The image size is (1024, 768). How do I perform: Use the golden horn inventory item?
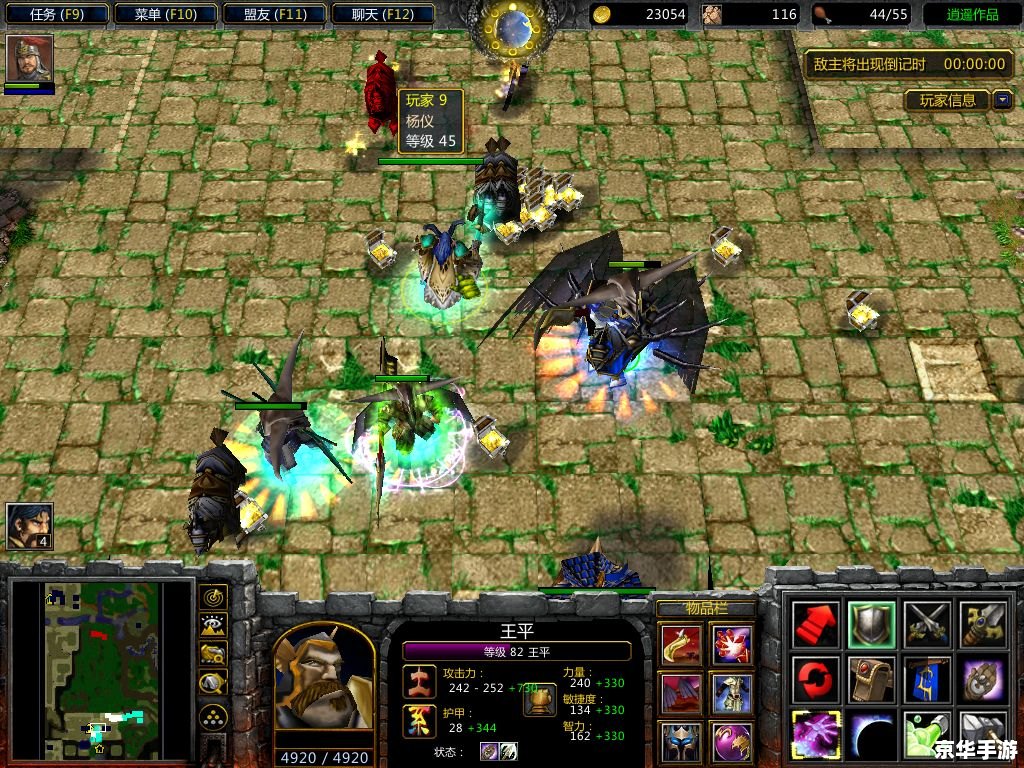point(680,645)
